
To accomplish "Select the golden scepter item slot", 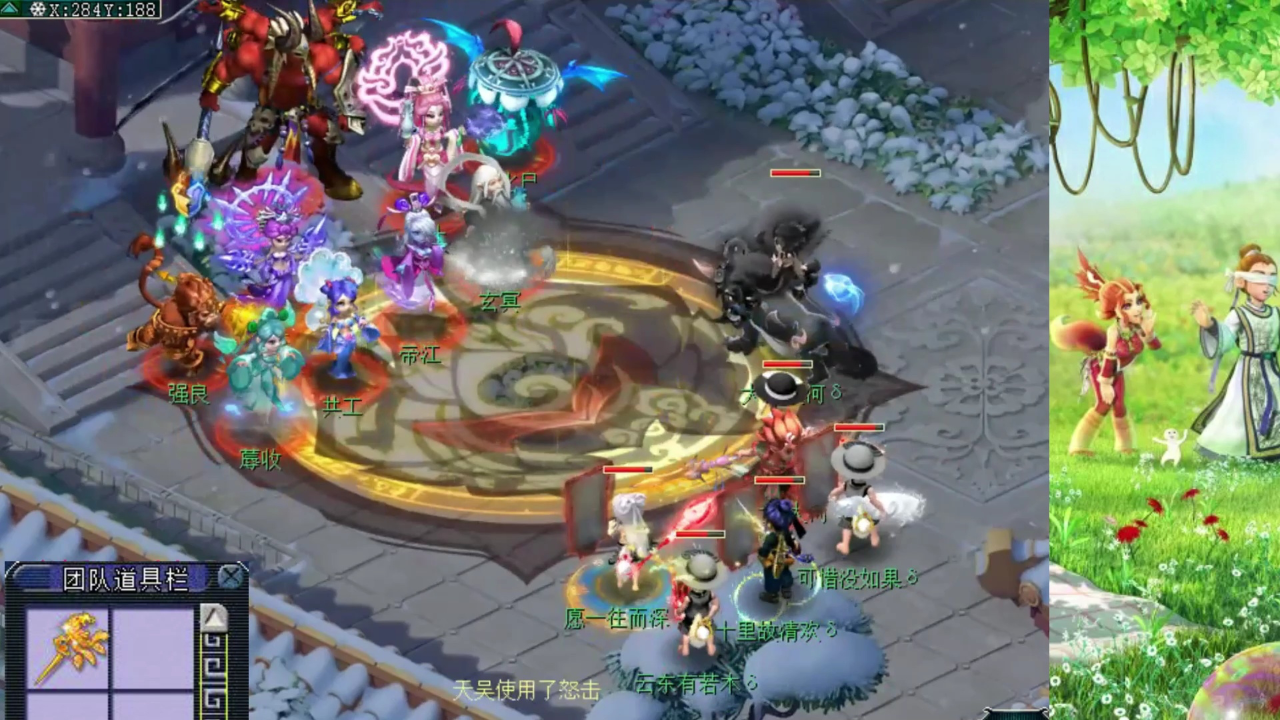I will tap(68, 647).
